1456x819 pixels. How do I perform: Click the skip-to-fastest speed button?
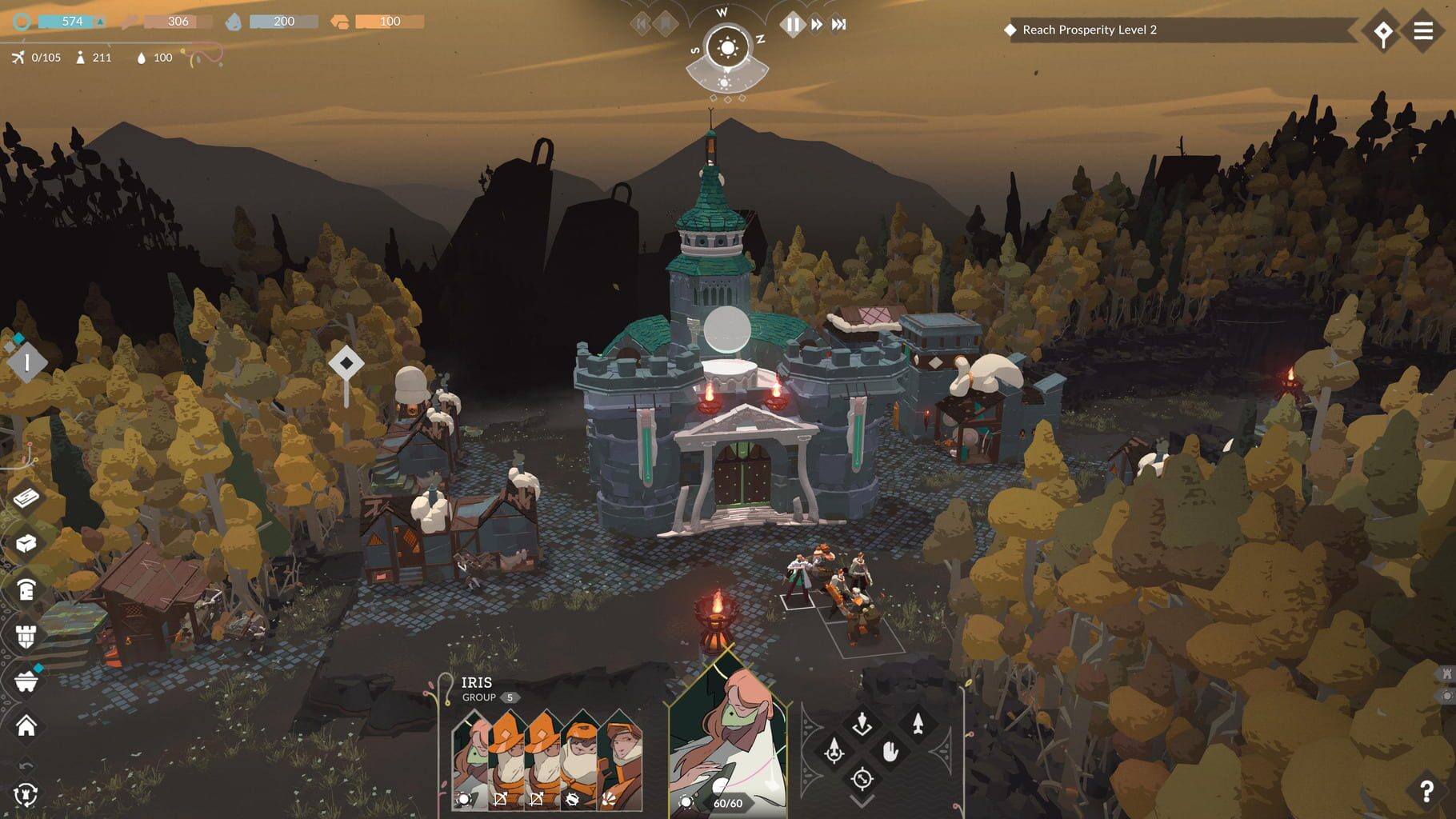(838, 24)
